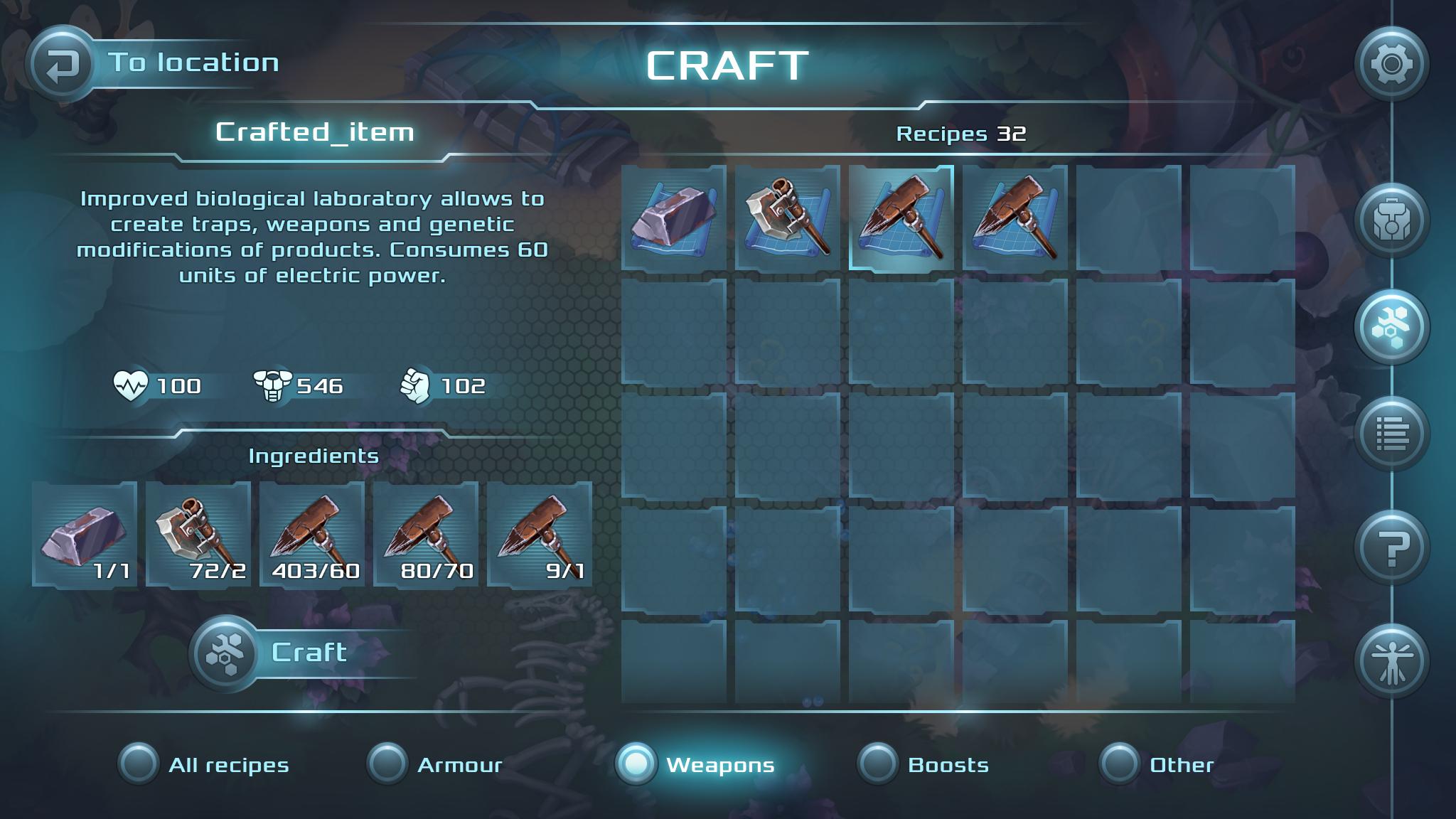Select the pickaxe ingredient showing 403/60
The width and height of the screenshot is (1456, 819).
tap(312, 534)
